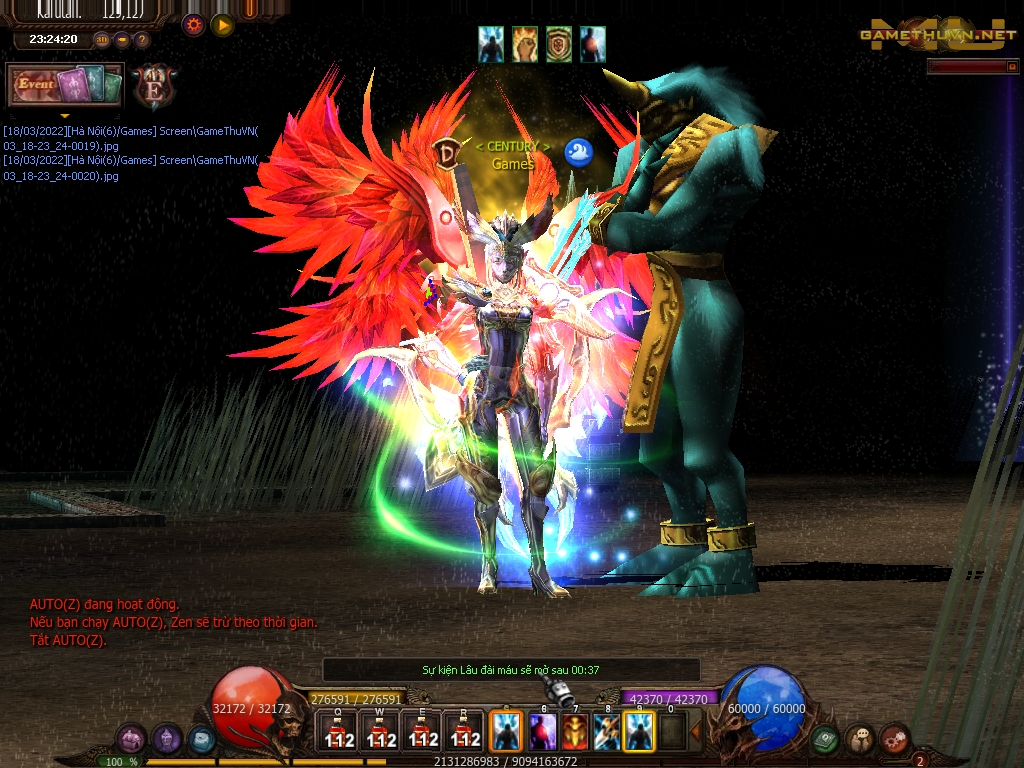Open the orange gear settings button
1024x768 pixels.
point(194,25)
